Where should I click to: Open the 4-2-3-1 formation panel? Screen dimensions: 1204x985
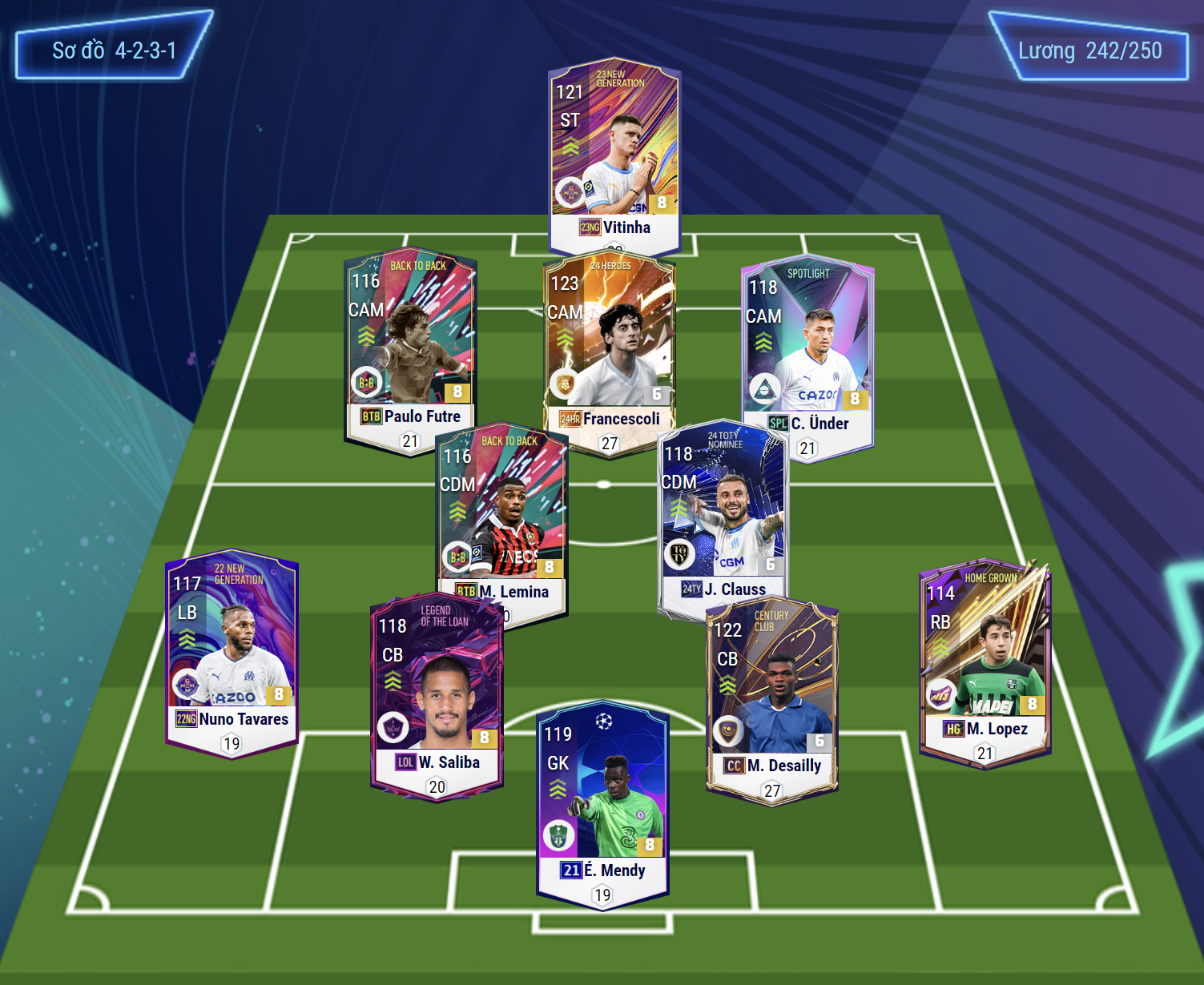tap(114, 50)
